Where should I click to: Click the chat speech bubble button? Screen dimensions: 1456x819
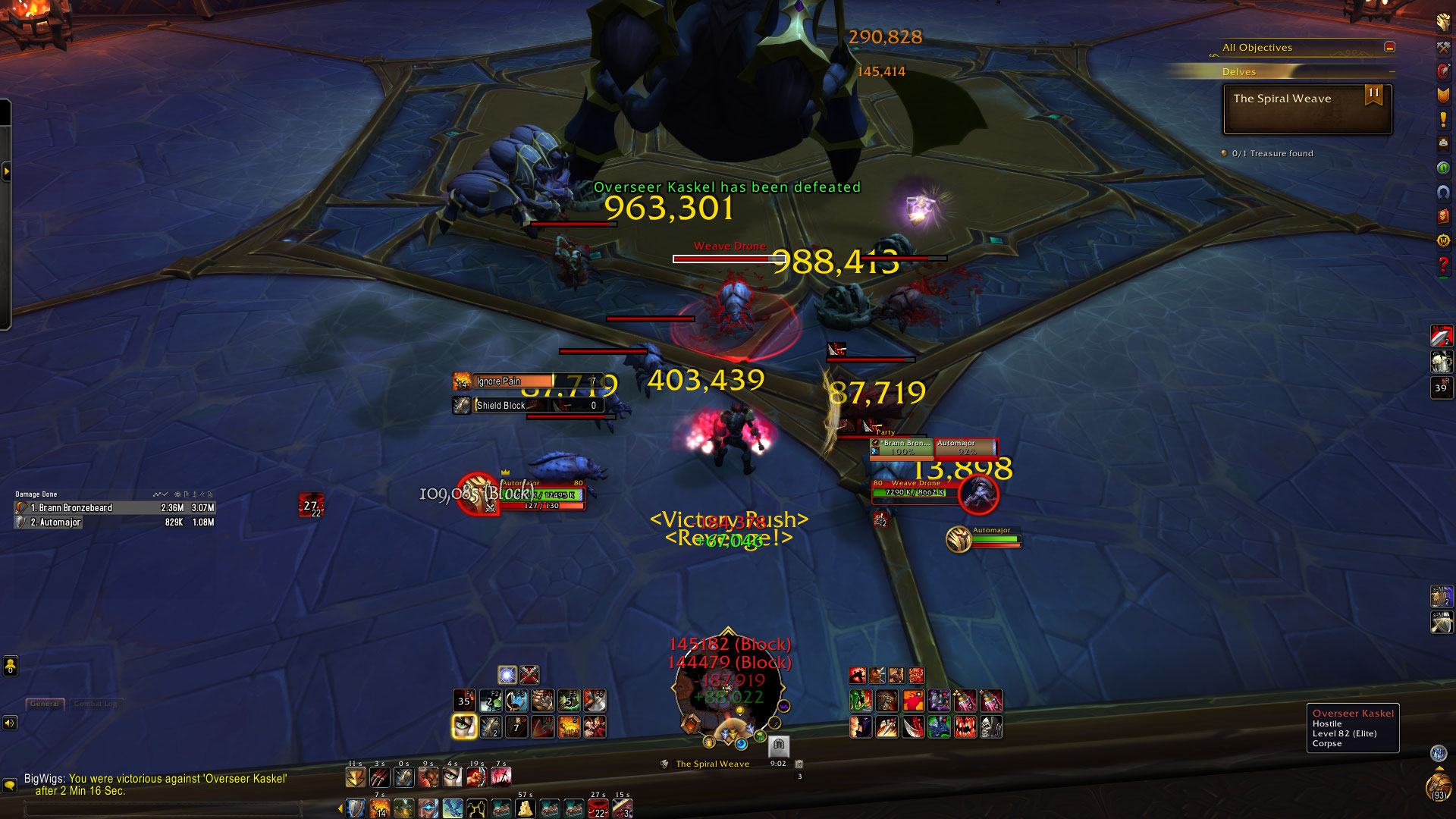point(10,785)
